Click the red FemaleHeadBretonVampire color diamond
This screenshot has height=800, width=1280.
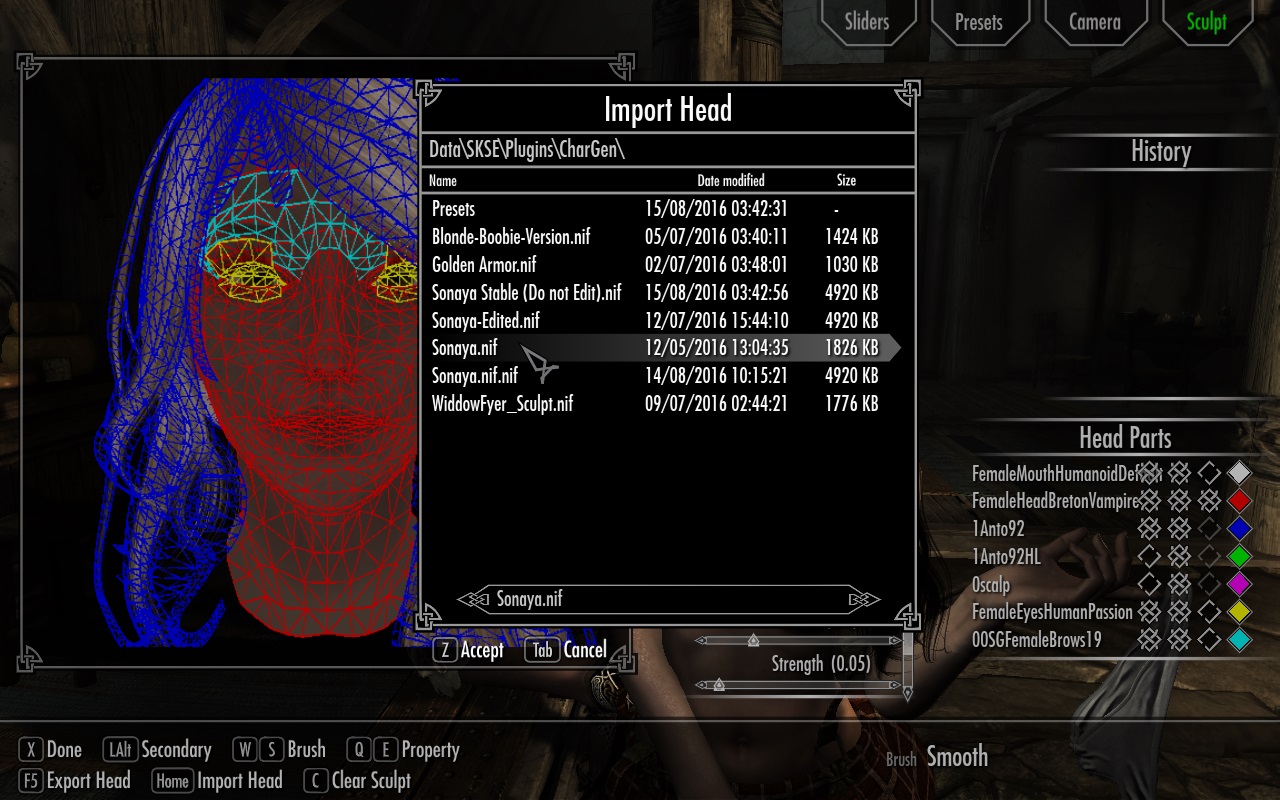coord(1240,501)
